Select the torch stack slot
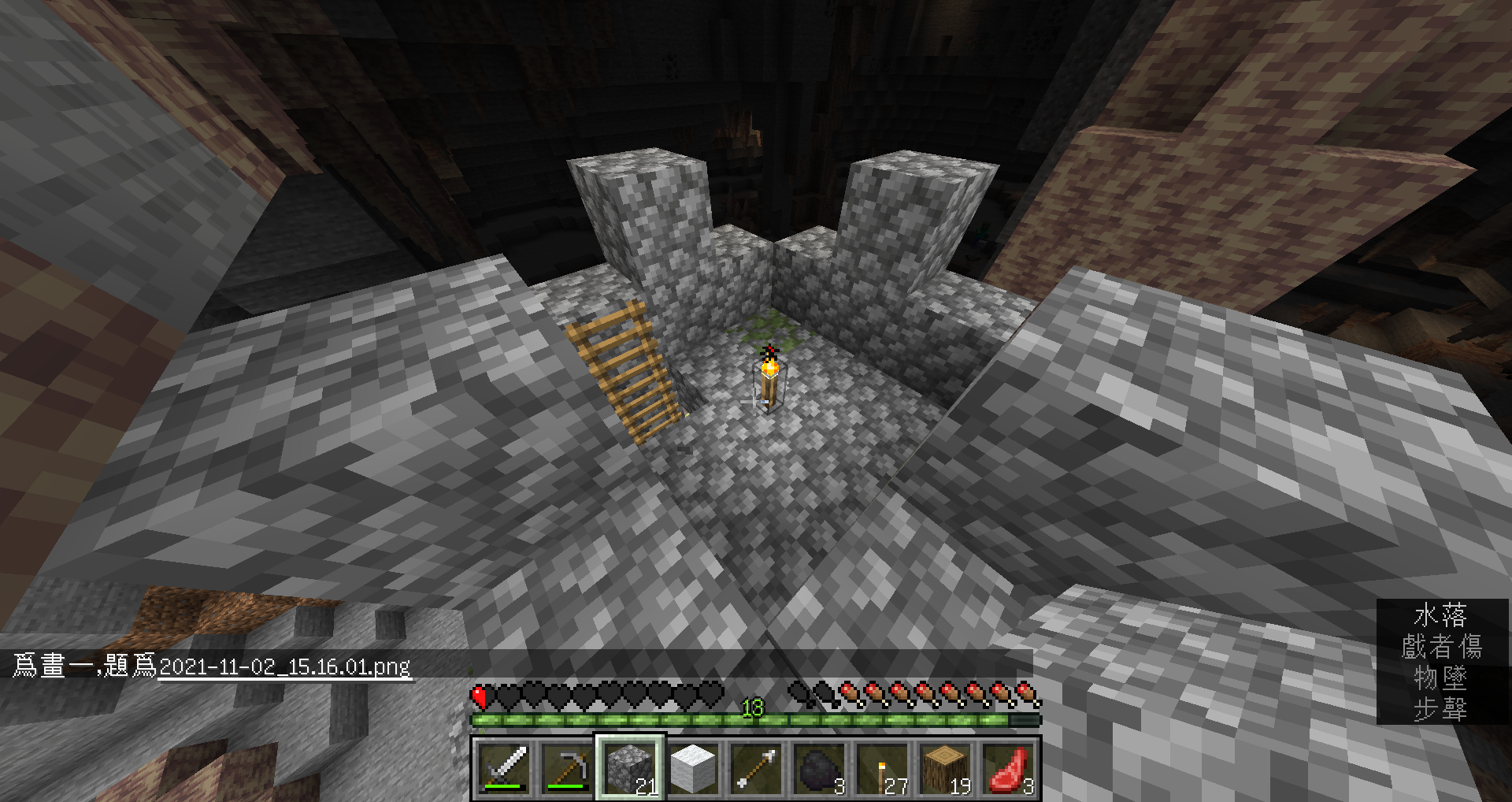This screenshot has height=802, width=1512. [882, 768]
